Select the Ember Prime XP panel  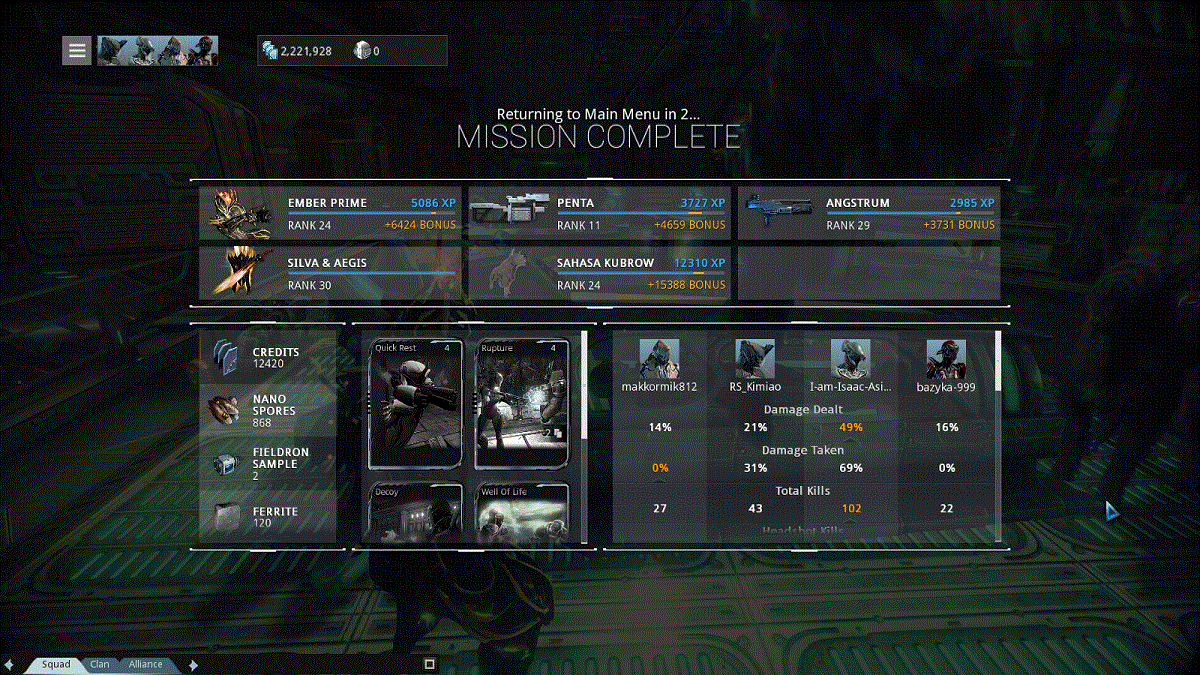pyautogui.click(x=330, y=213)
